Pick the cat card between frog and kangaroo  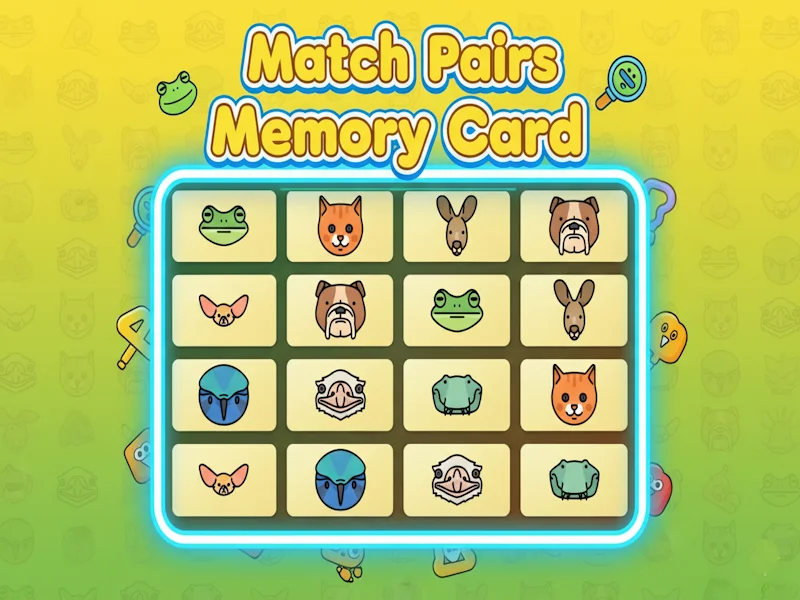pyautogui.click(x=340, y=226)
